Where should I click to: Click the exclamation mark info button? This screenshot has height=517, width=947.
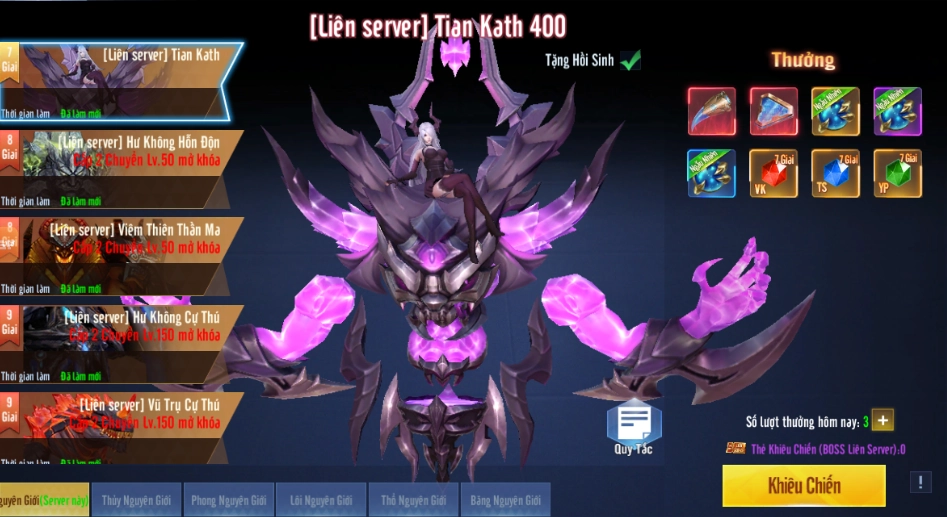click(x=920, y=482)
